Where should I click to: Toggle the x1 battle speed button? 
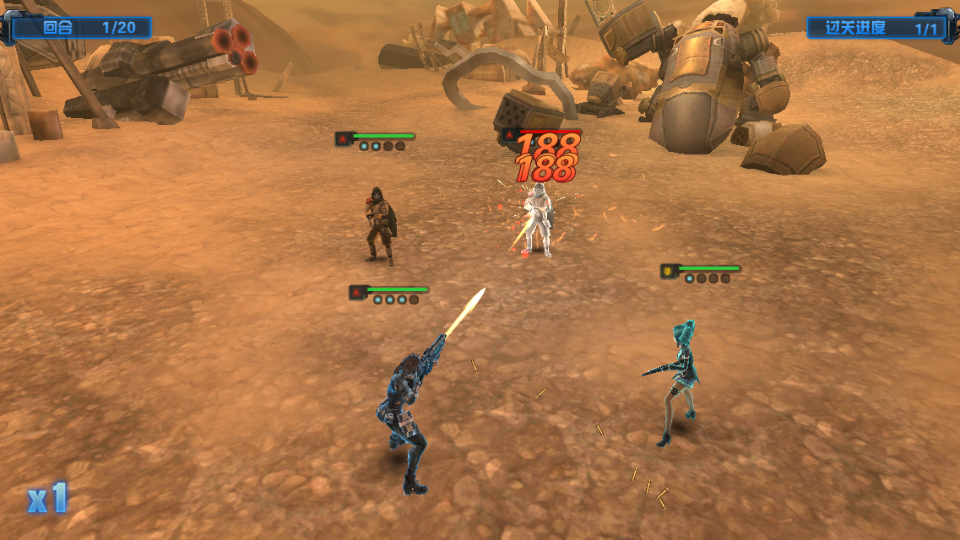[47, 497]
